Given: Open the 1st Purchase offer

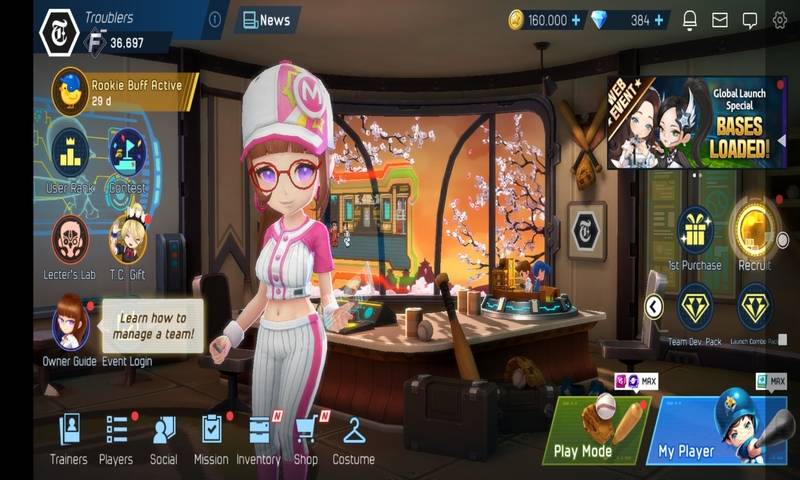Looking at the screenshot, I should [x=694, y=233].
